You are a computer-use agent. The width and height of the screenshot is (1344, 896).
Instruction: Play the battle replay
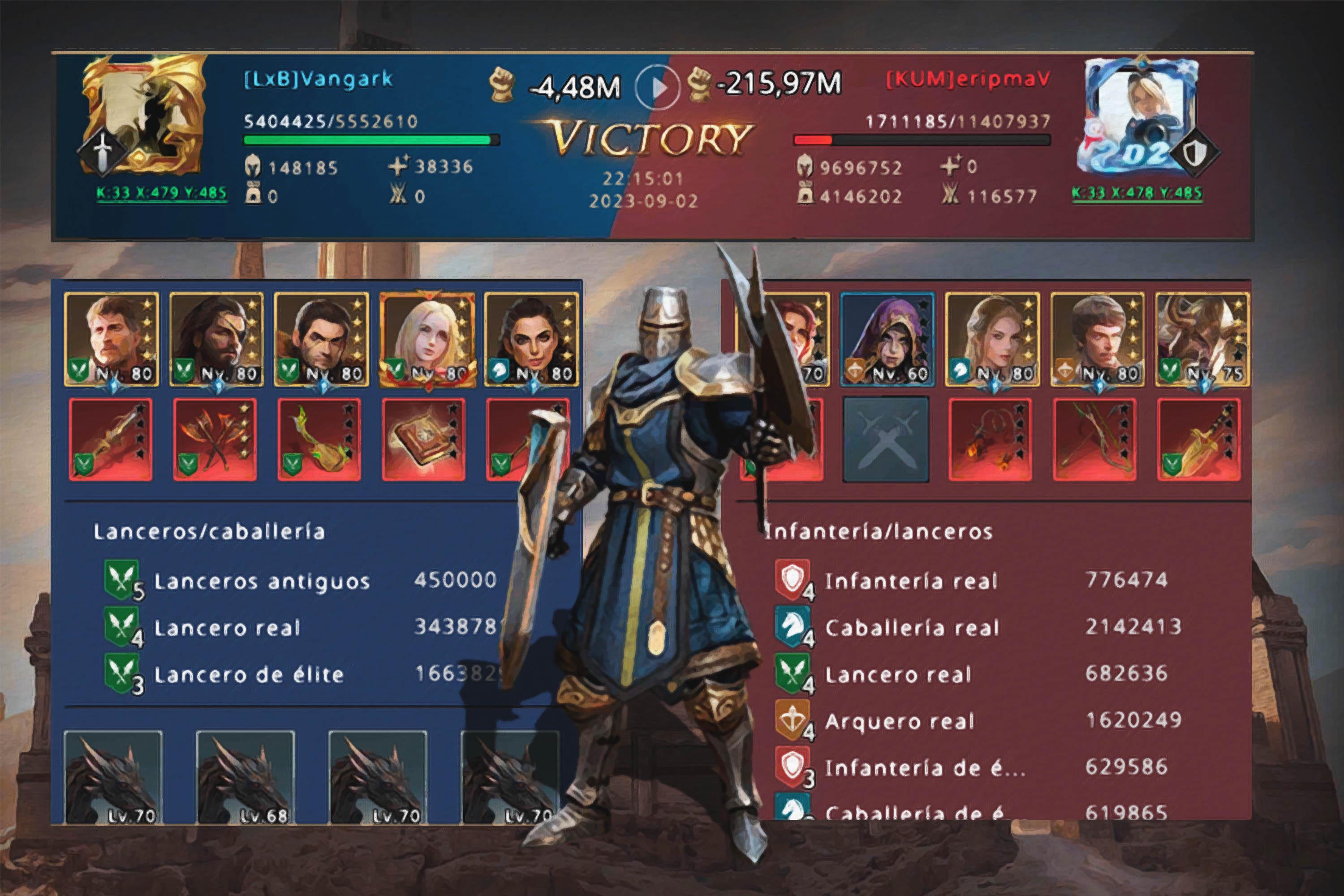coord(657,87)
